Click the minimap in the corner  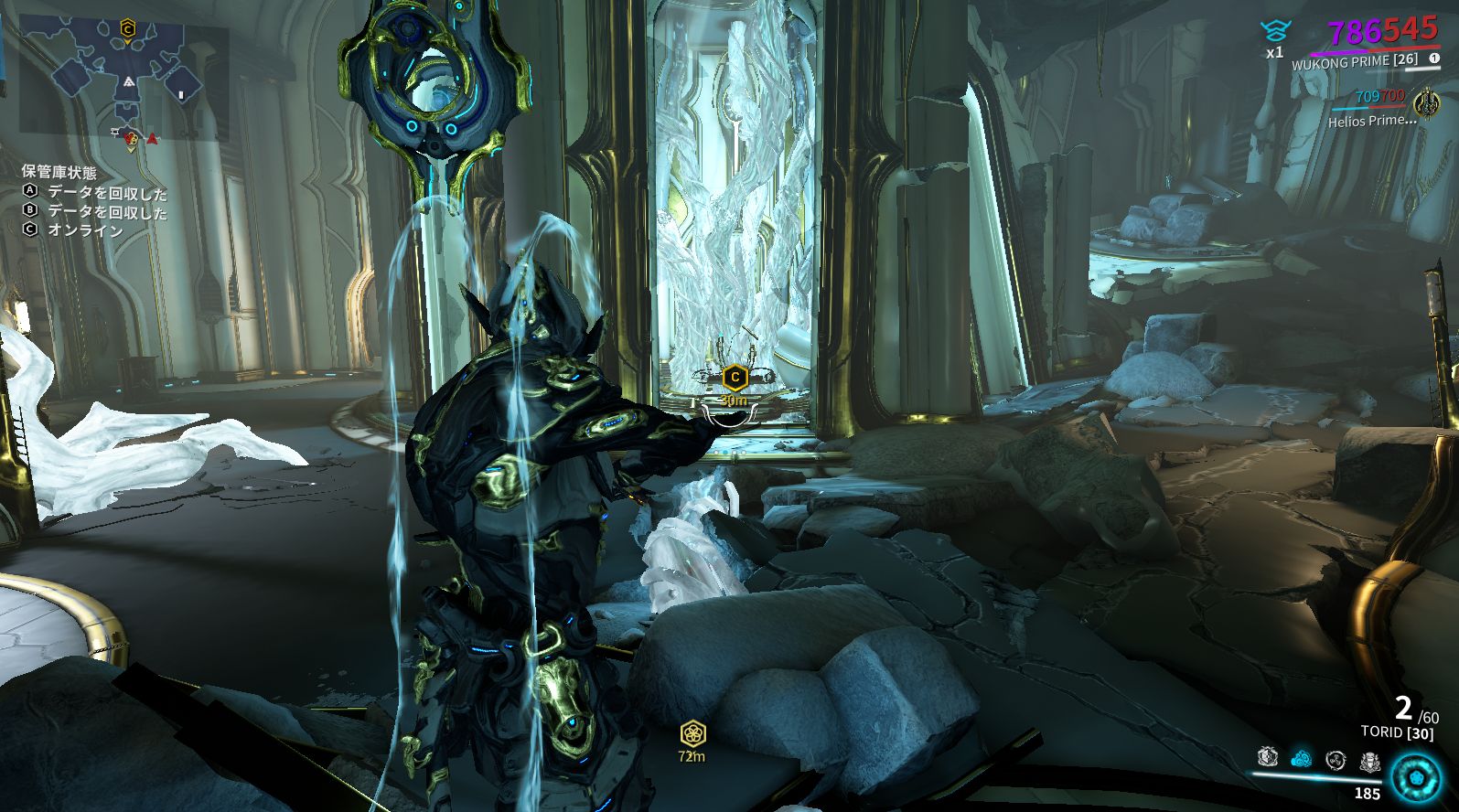pyautogui.click(x=123, y=80)
